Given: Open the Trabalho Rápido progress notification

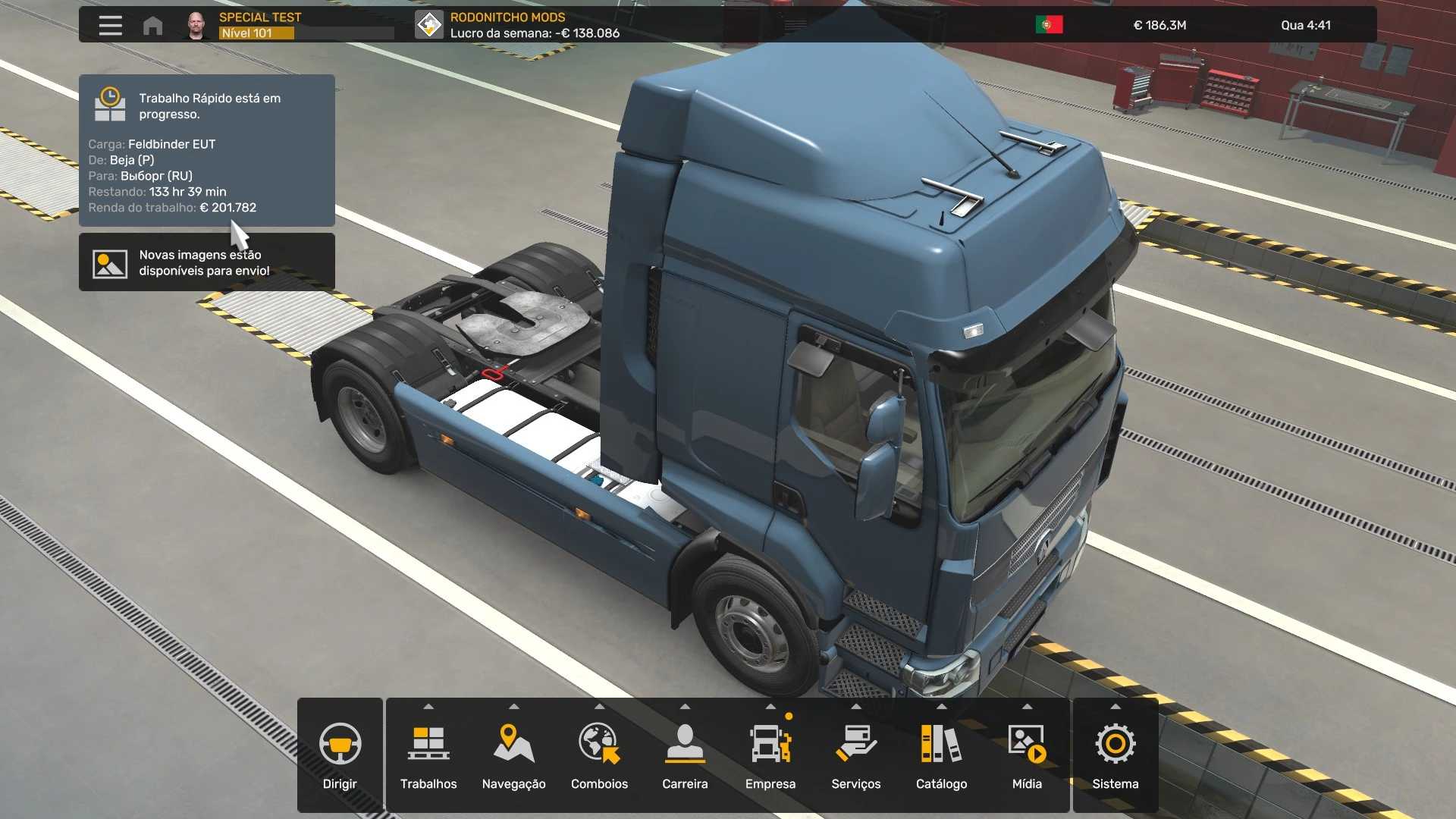Looking at the screenshot, I should click(206, 150).
